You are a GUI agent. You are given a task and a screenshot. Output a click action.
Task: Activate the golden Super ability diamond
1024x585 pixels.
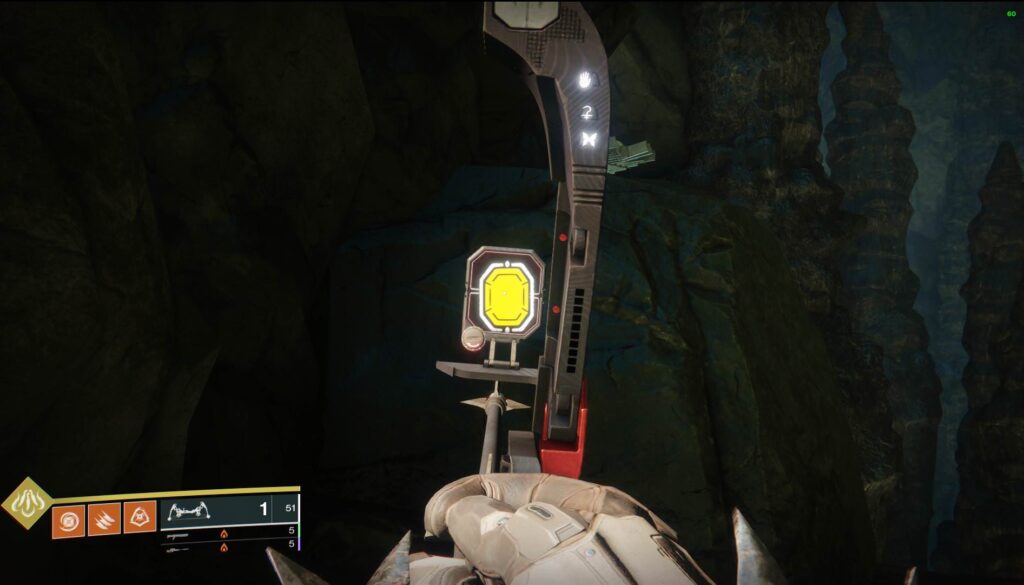(x=27, y=504)
